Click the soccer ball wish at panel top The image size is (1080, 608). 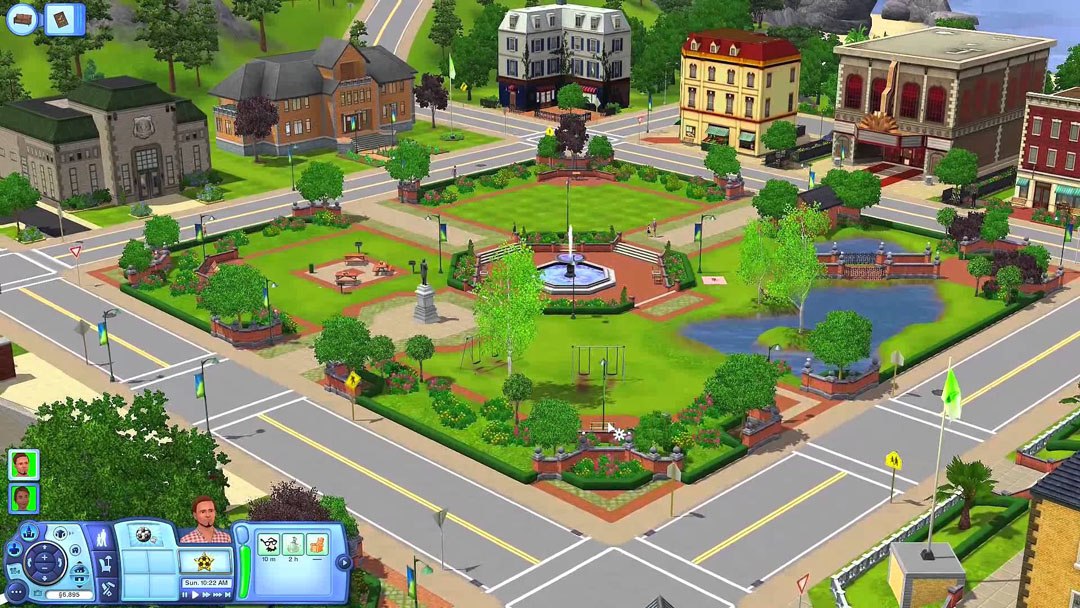(x=143, y=535)
